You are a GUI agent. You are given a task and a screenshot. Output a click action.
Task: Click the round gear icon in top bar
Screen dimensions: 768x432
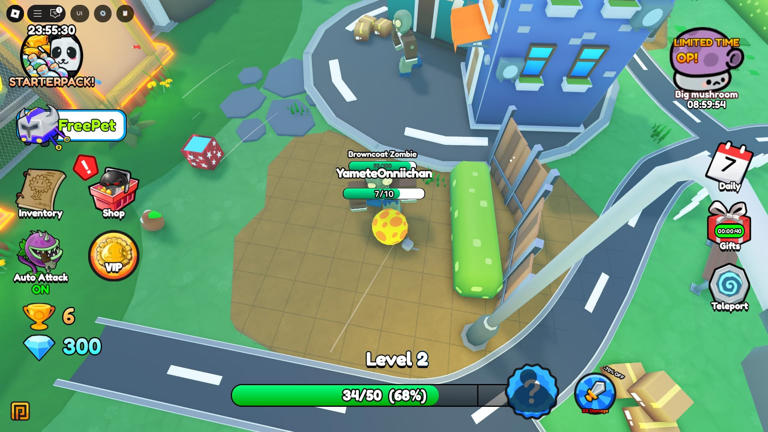tap(102, 13)
